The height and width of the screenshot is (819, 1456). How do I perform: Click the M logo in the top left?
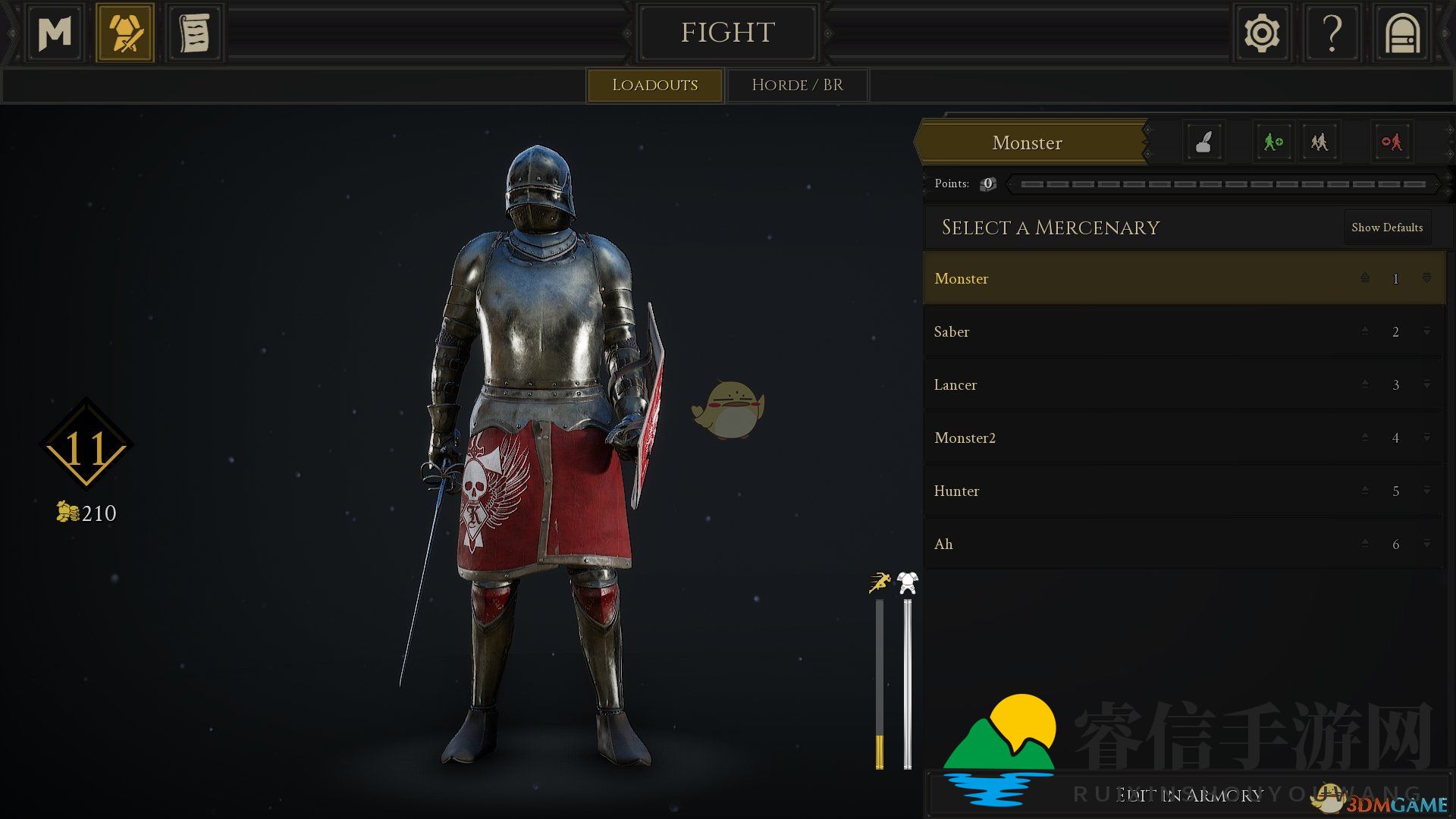(54, 33)
